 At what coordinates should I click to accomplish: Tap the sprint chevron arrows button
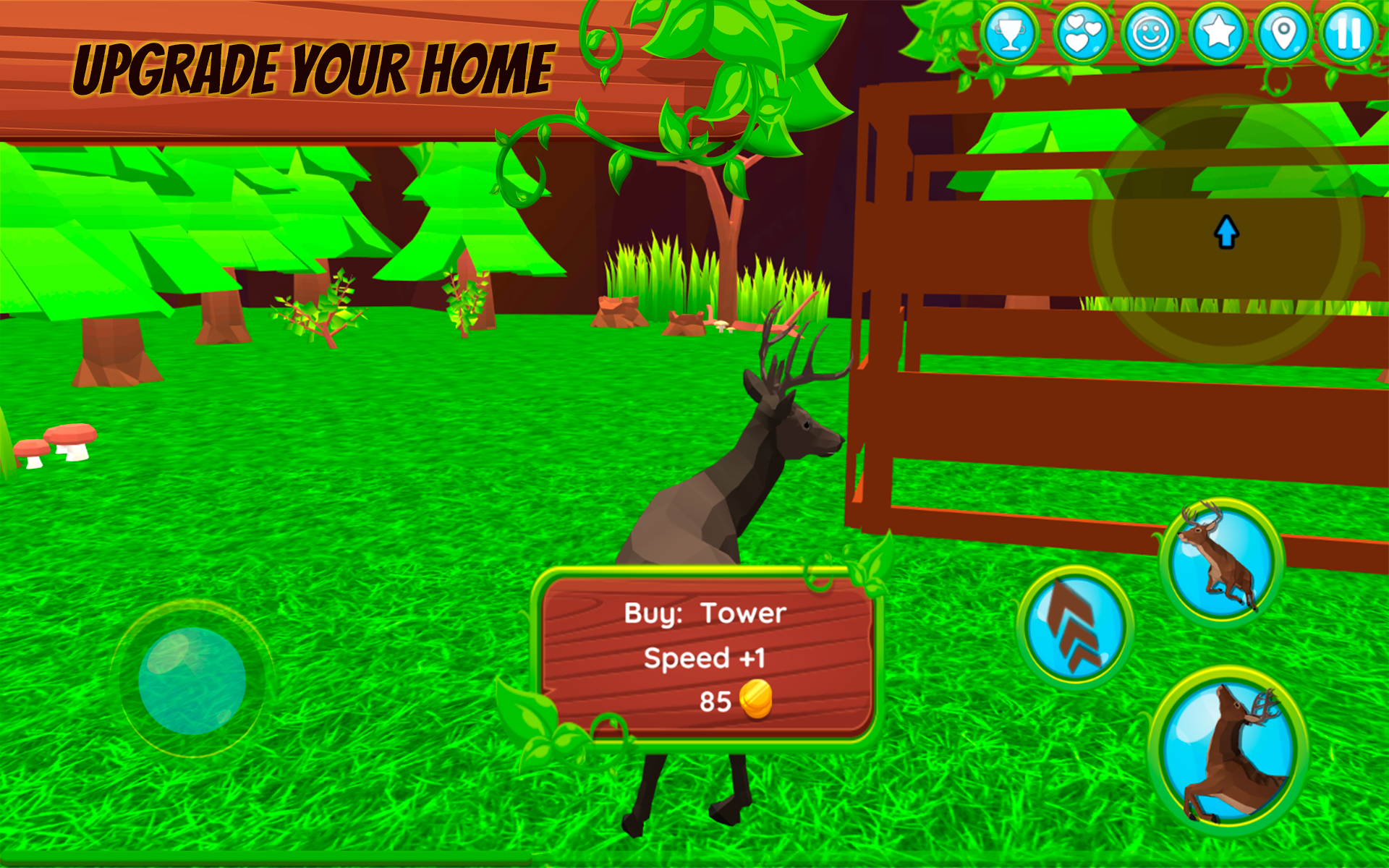coord(1075,626)
